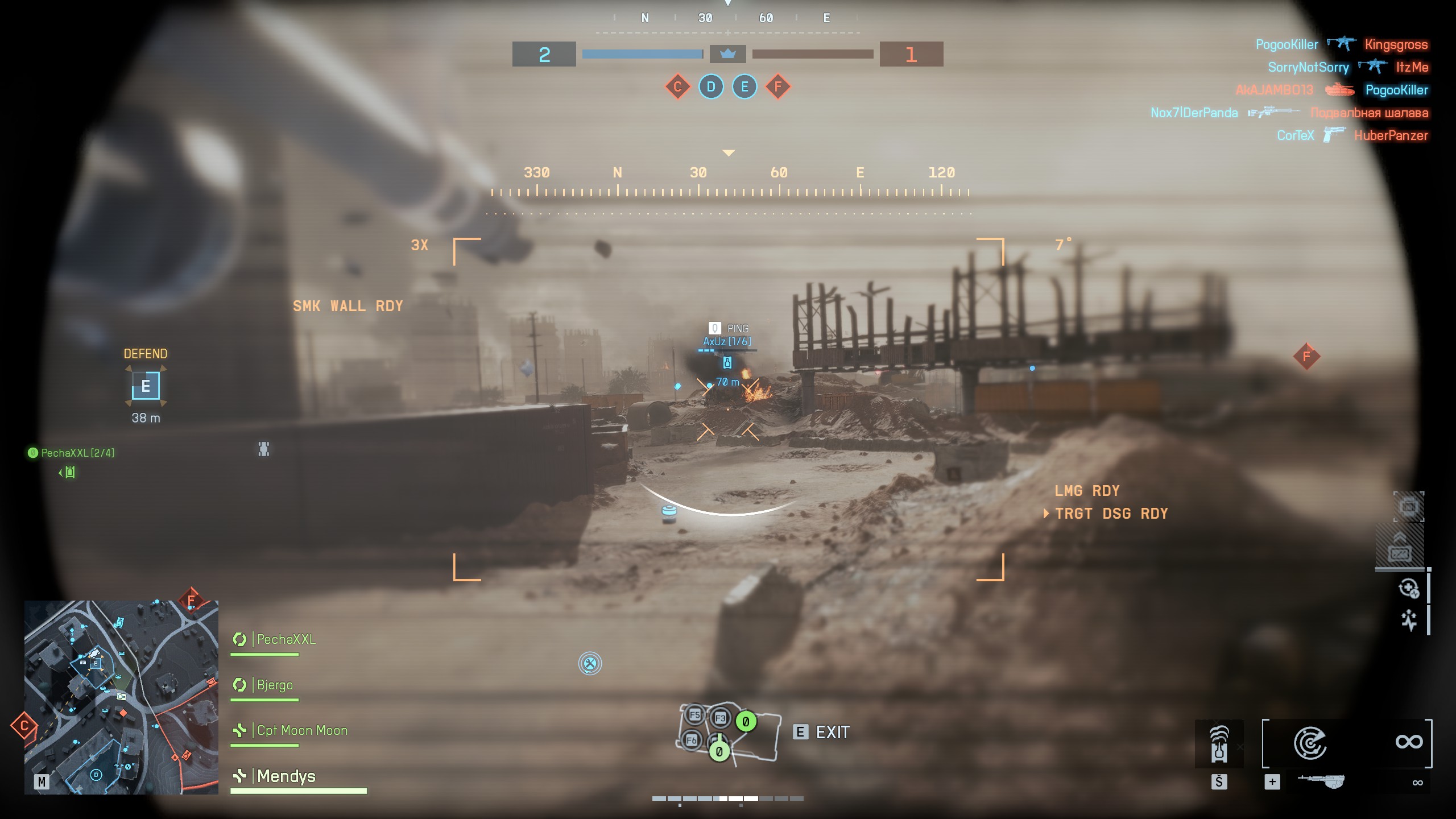Click the D objective on the minimap
The image size is (1456, 819).
point(96,774)
